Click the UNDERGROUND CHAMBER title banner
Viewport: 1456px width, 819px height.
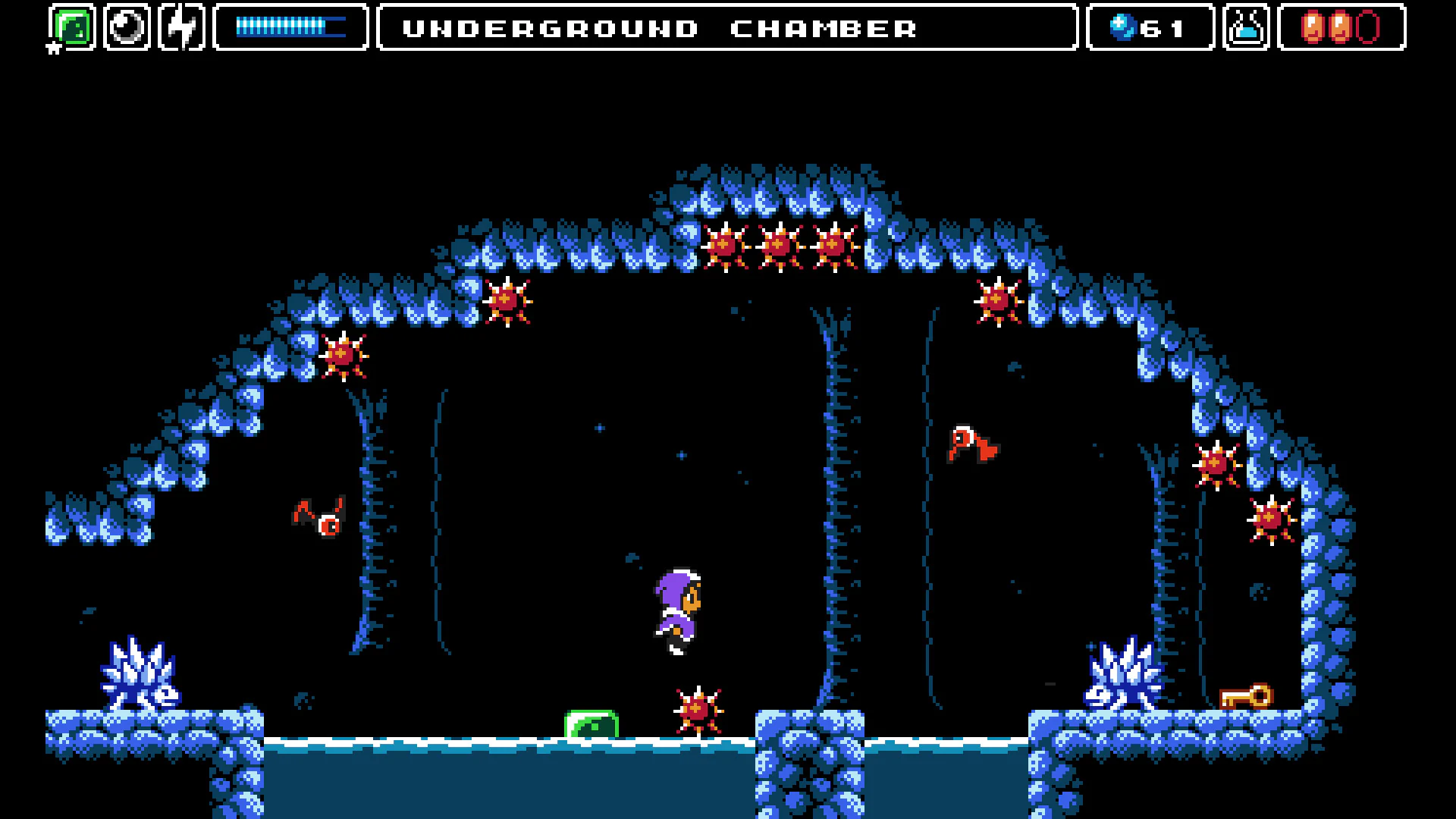[728, 28]
